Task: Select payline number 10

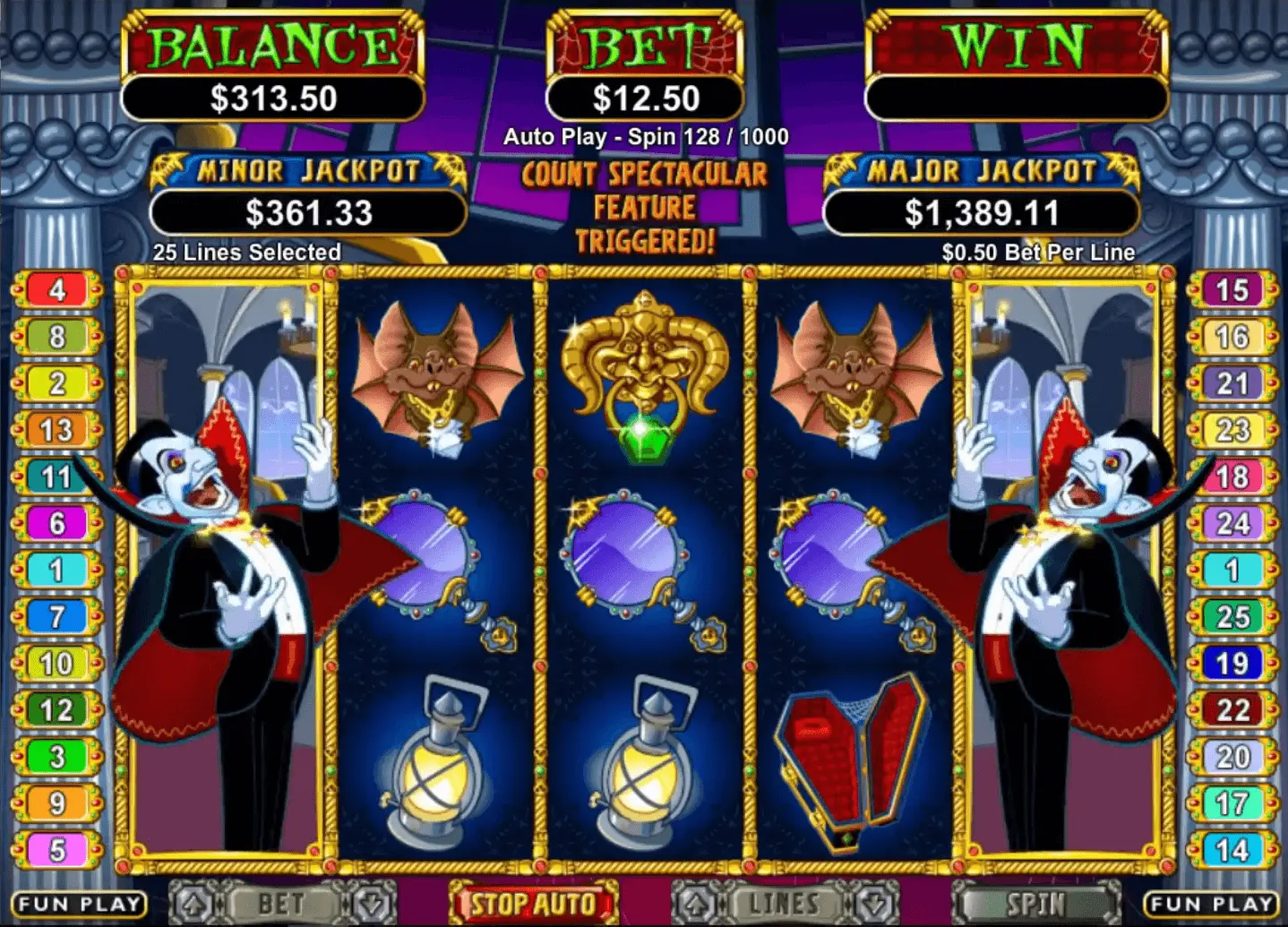Action: (57, 663)
